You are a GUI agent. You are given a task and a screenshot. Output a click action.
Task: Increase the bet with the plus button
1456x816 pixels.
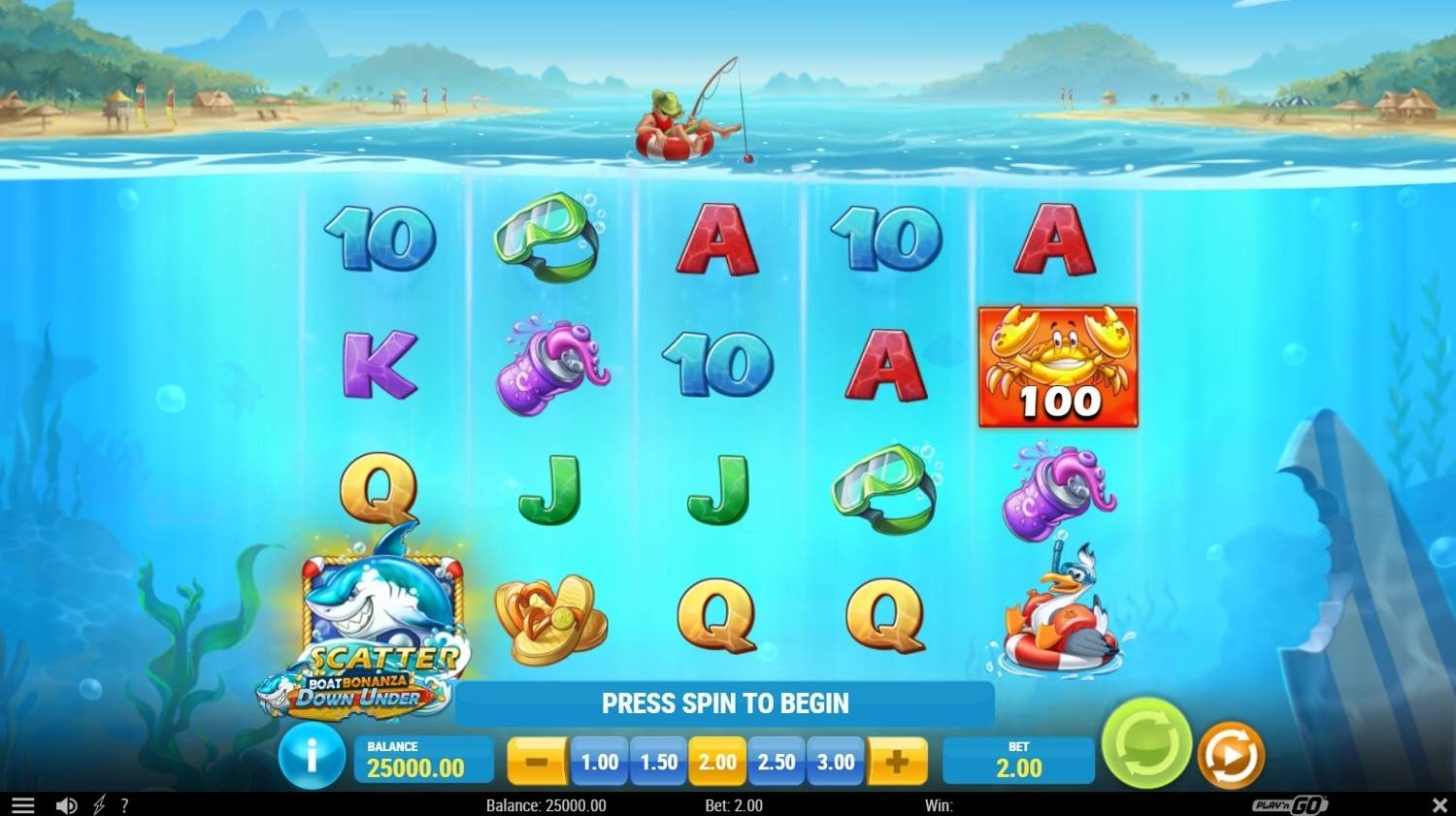[898, 761]
